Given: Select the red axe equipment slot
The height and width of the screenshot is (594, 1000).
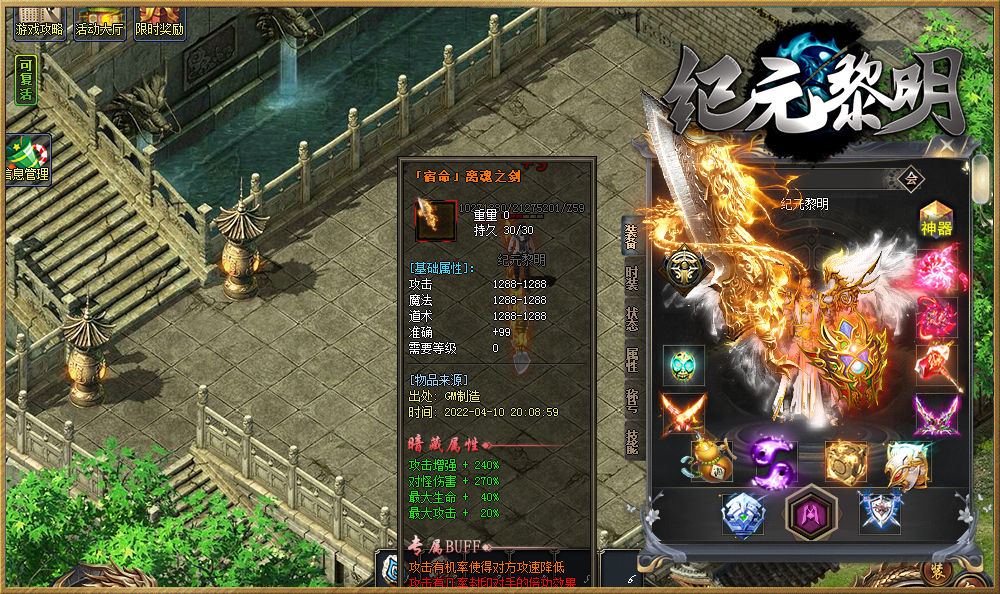Looking at the screenshot, I should [937, 365].
